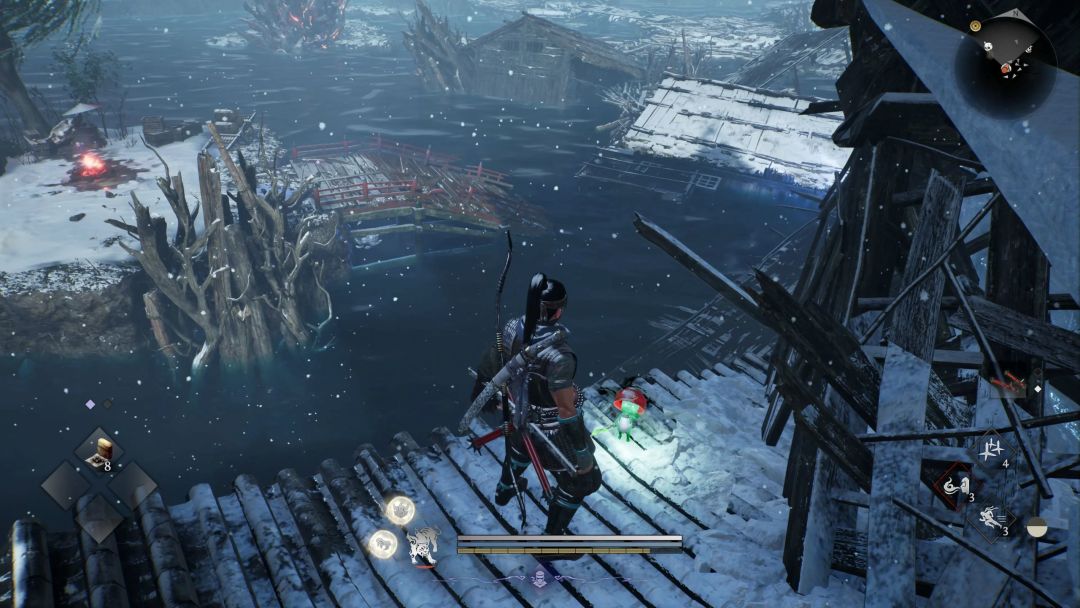Activate the red-framed wind scroll ninjutsu
The height and width of the screenshot is (608, 1080).
(x=955, y=486)
